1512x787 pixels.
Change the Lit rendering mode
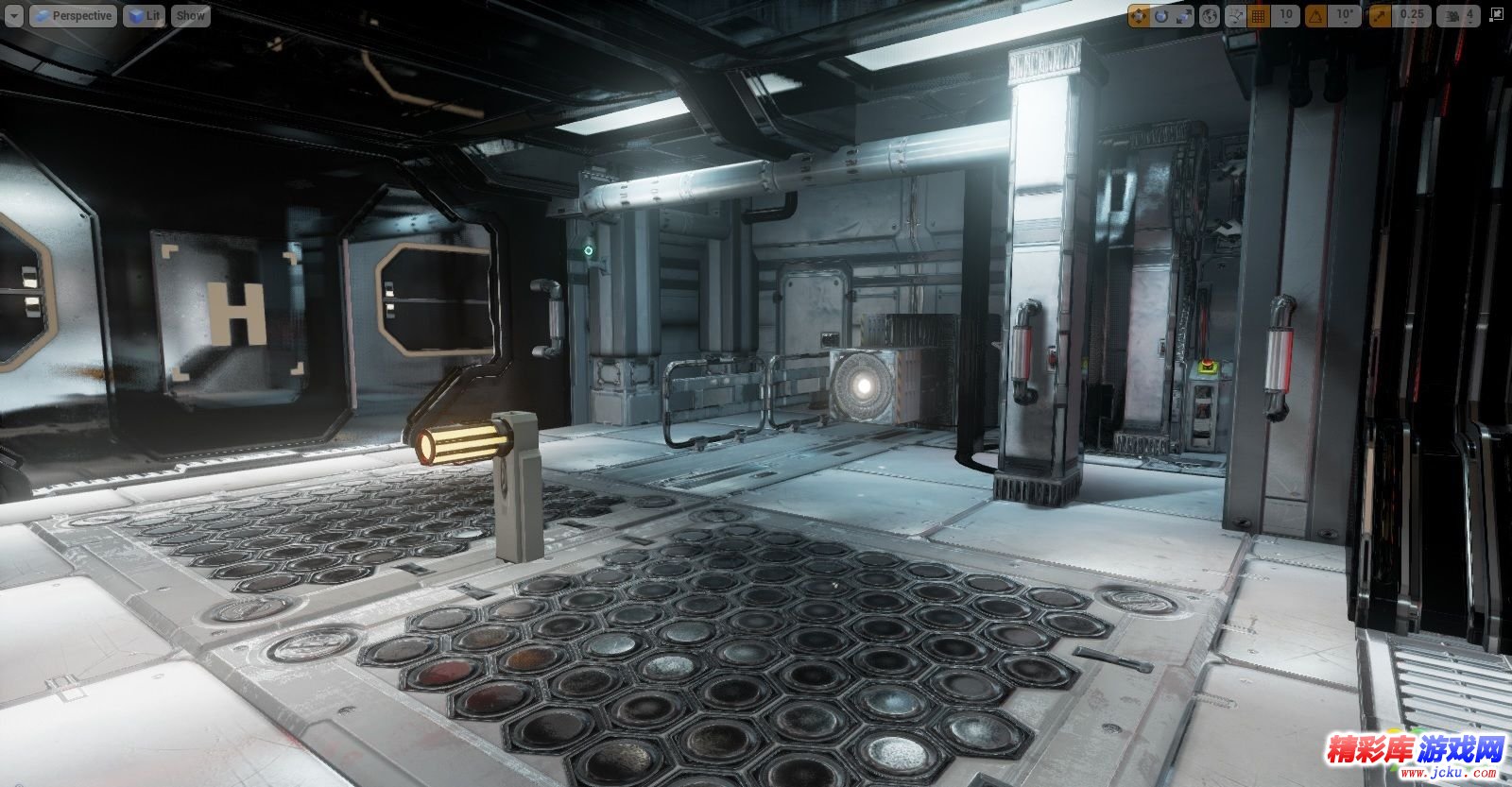[144, 16]
